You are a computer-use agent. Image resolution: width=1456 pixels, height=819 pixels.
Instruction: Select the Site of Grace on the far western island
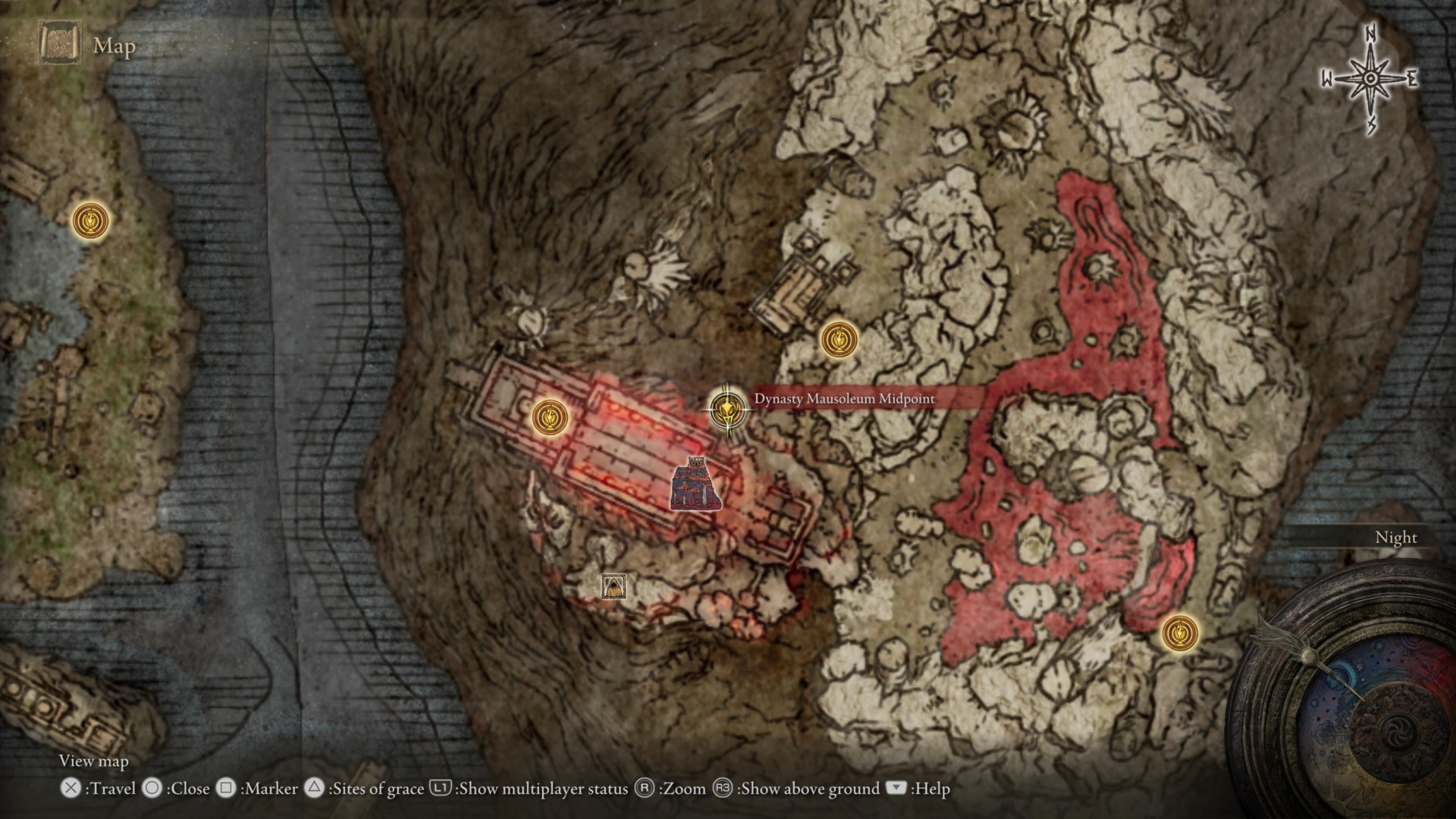(x=91, y=222)
